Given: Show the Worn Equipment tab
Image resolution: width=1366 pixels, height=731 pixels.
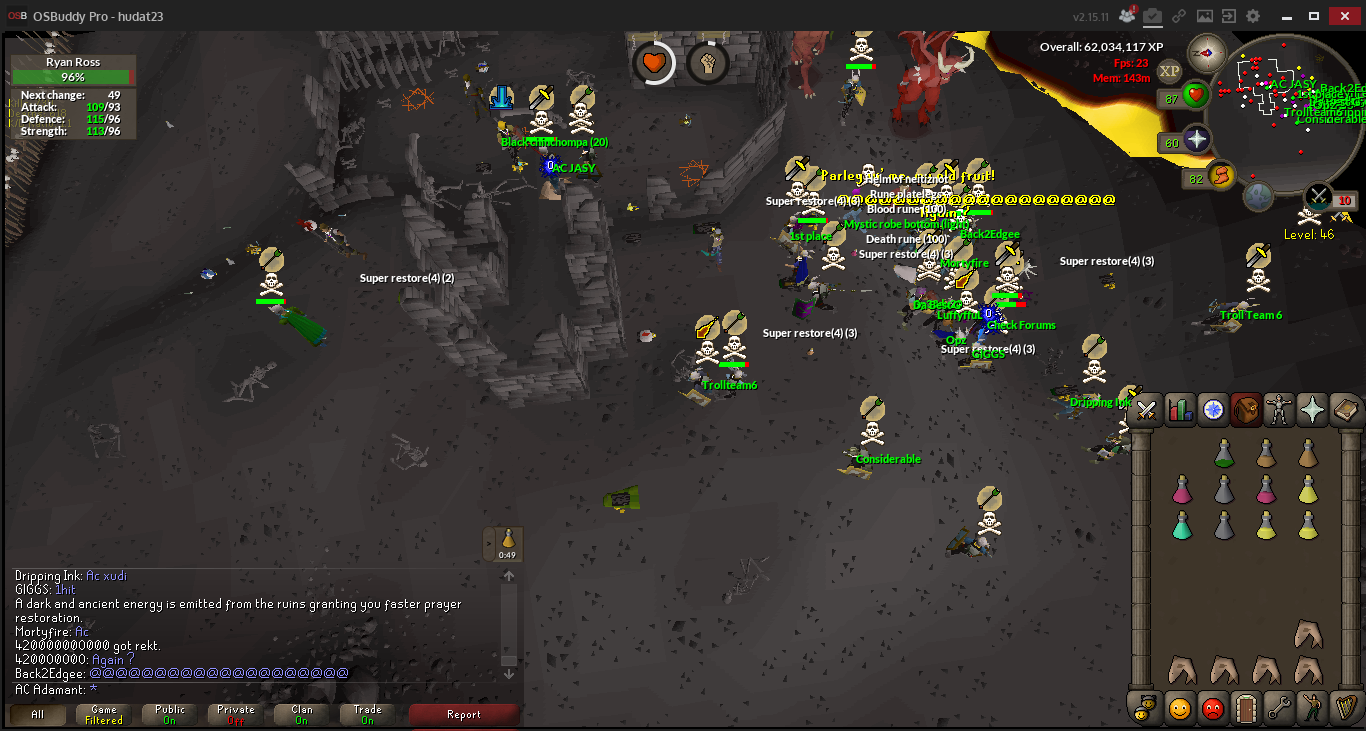Looking at the screenshot, I should click(x=1281, y=410).
